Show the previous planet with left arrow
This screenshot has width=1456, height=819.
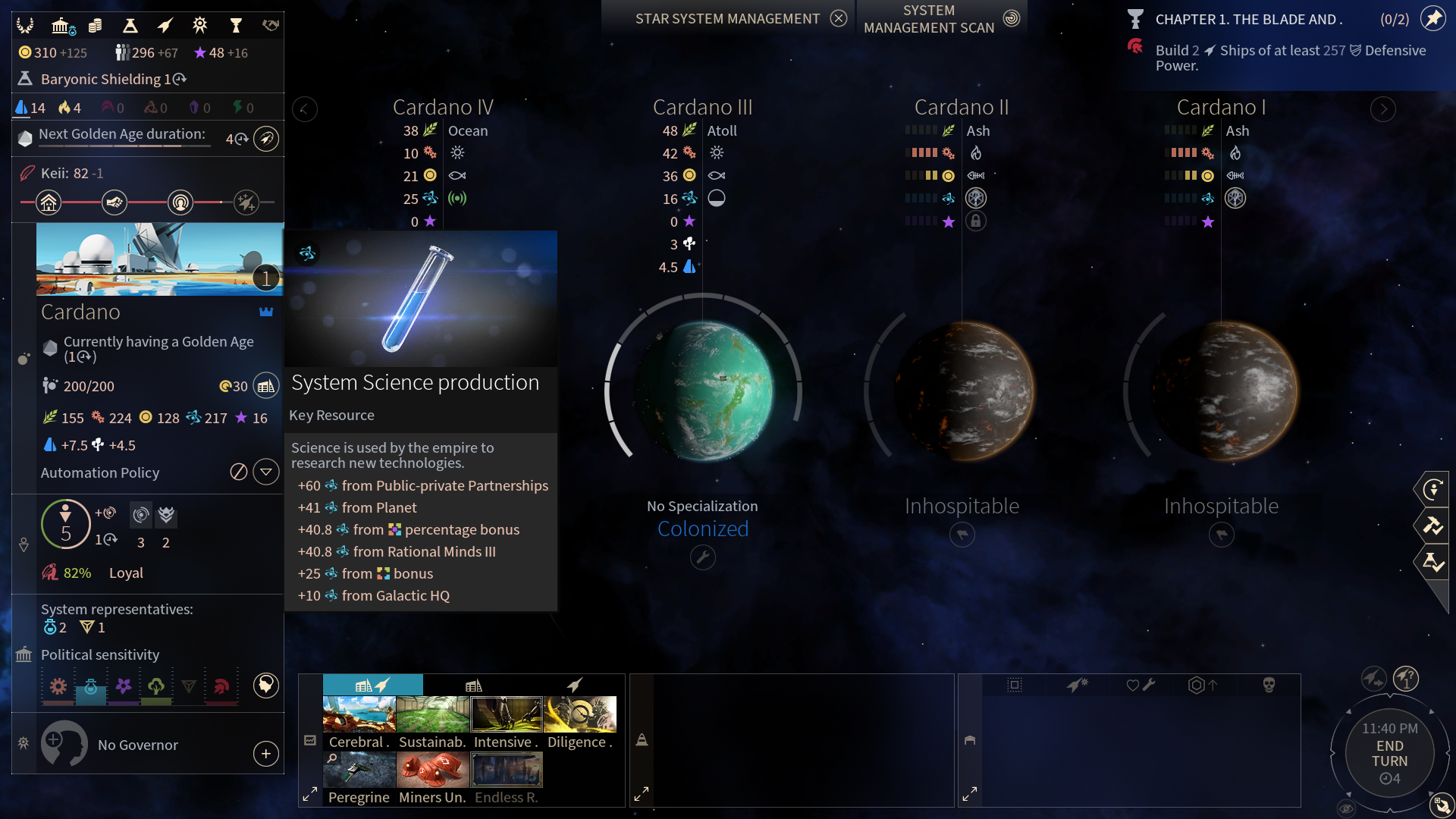point(305,109)
